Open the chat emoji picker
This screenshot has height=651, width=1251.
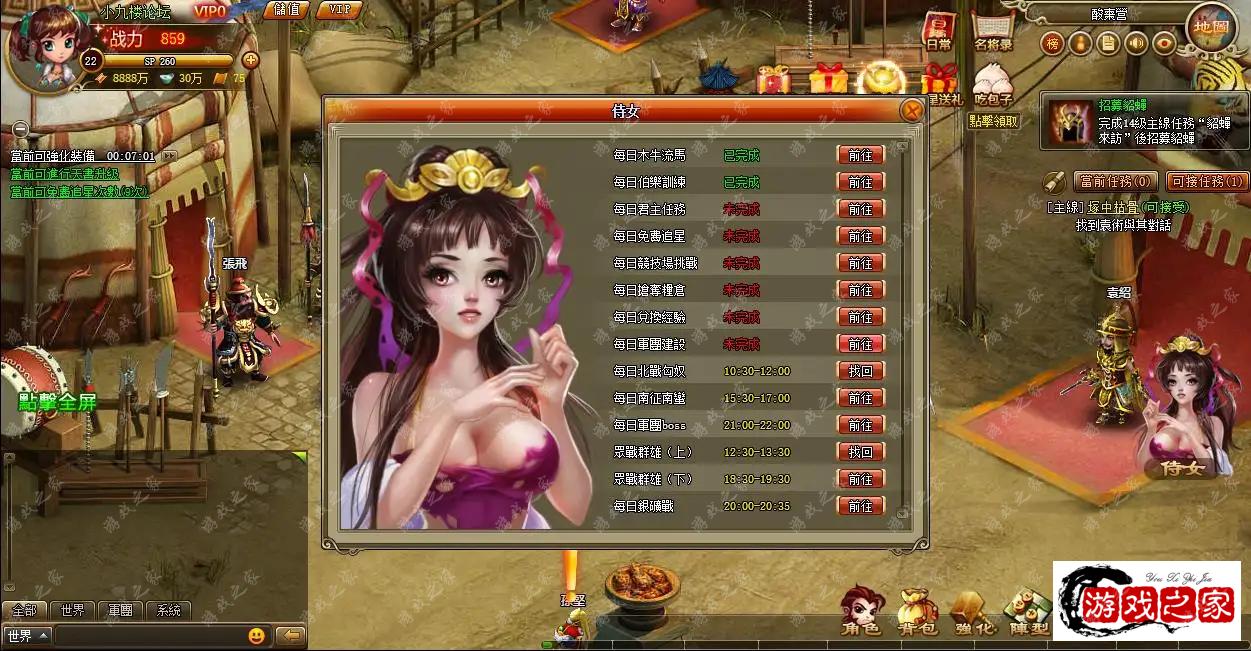257,636
